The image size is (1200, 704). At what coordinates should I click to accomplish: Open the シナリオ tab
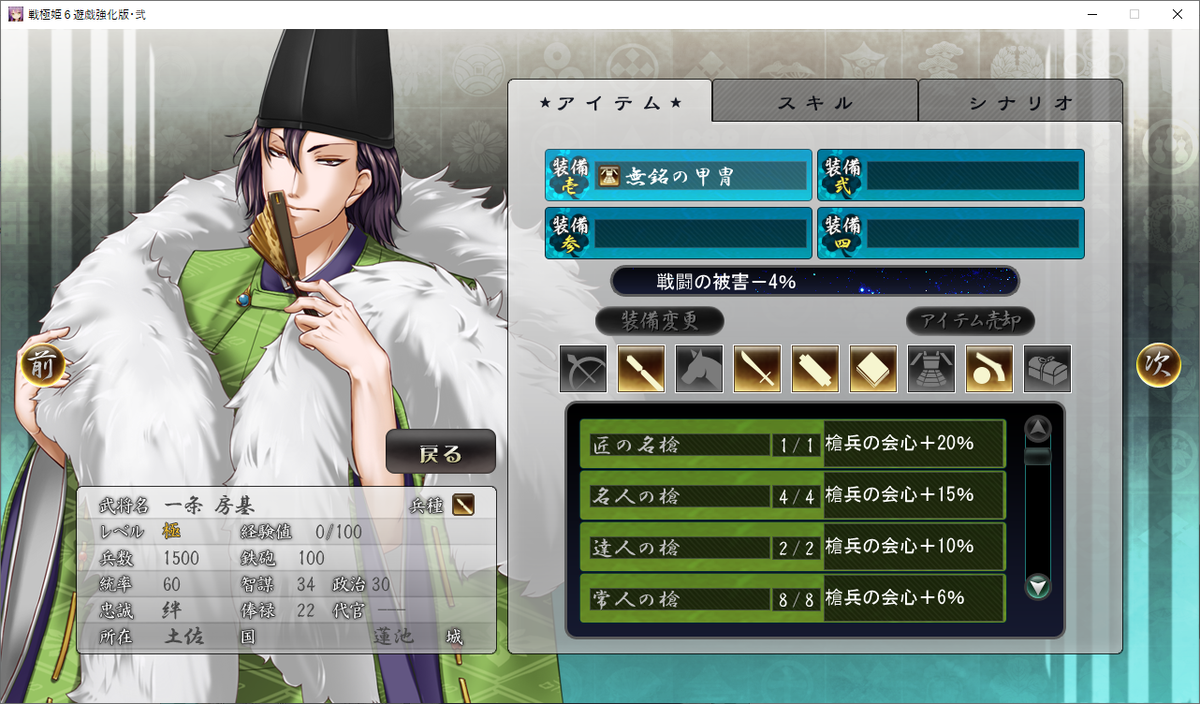pos(1020,102)
